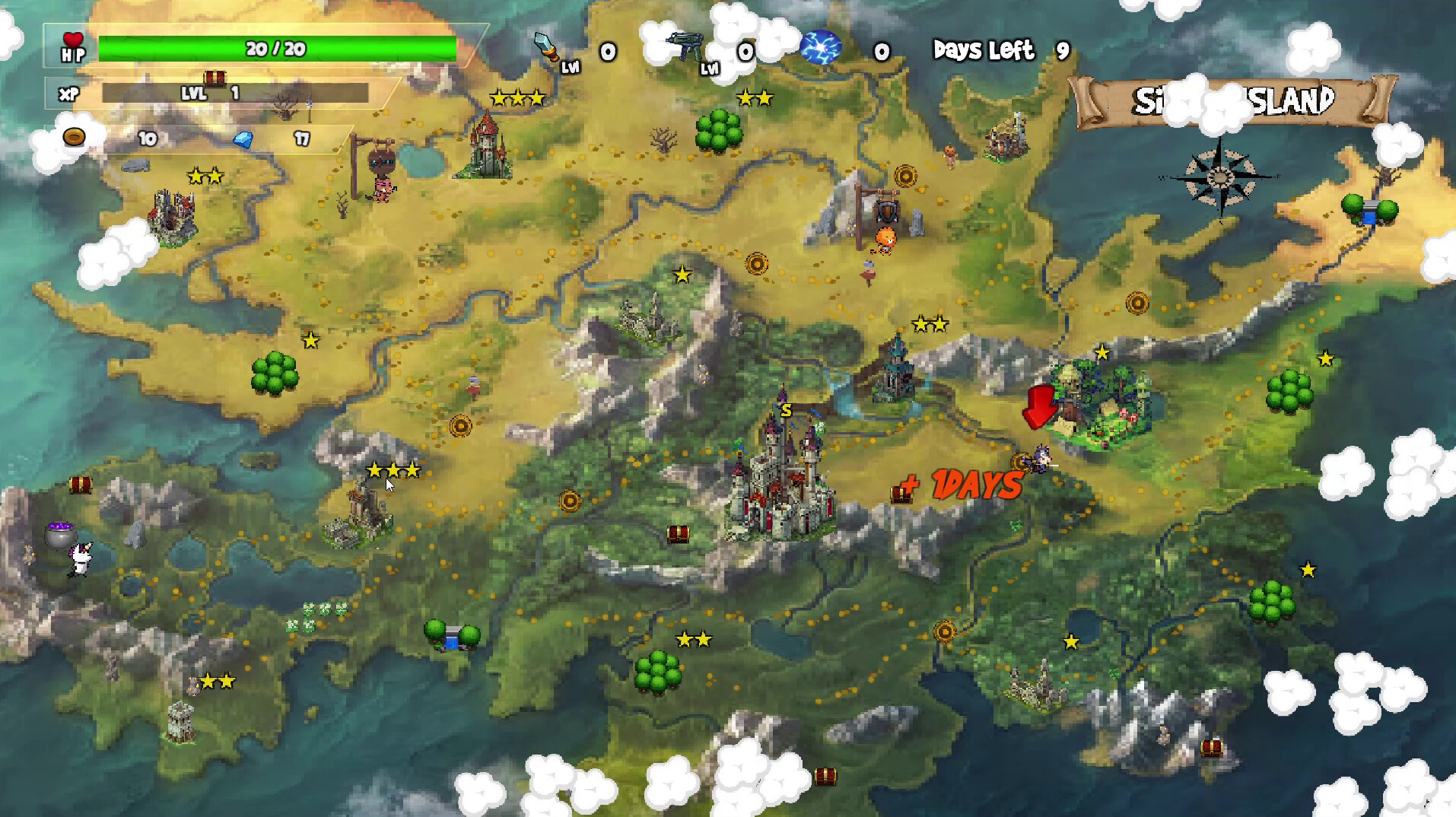Image resolution: width=1456 pixels, height=817 pixels.
Task: Open the blue lightning orb counter icon
Action: 822,48
